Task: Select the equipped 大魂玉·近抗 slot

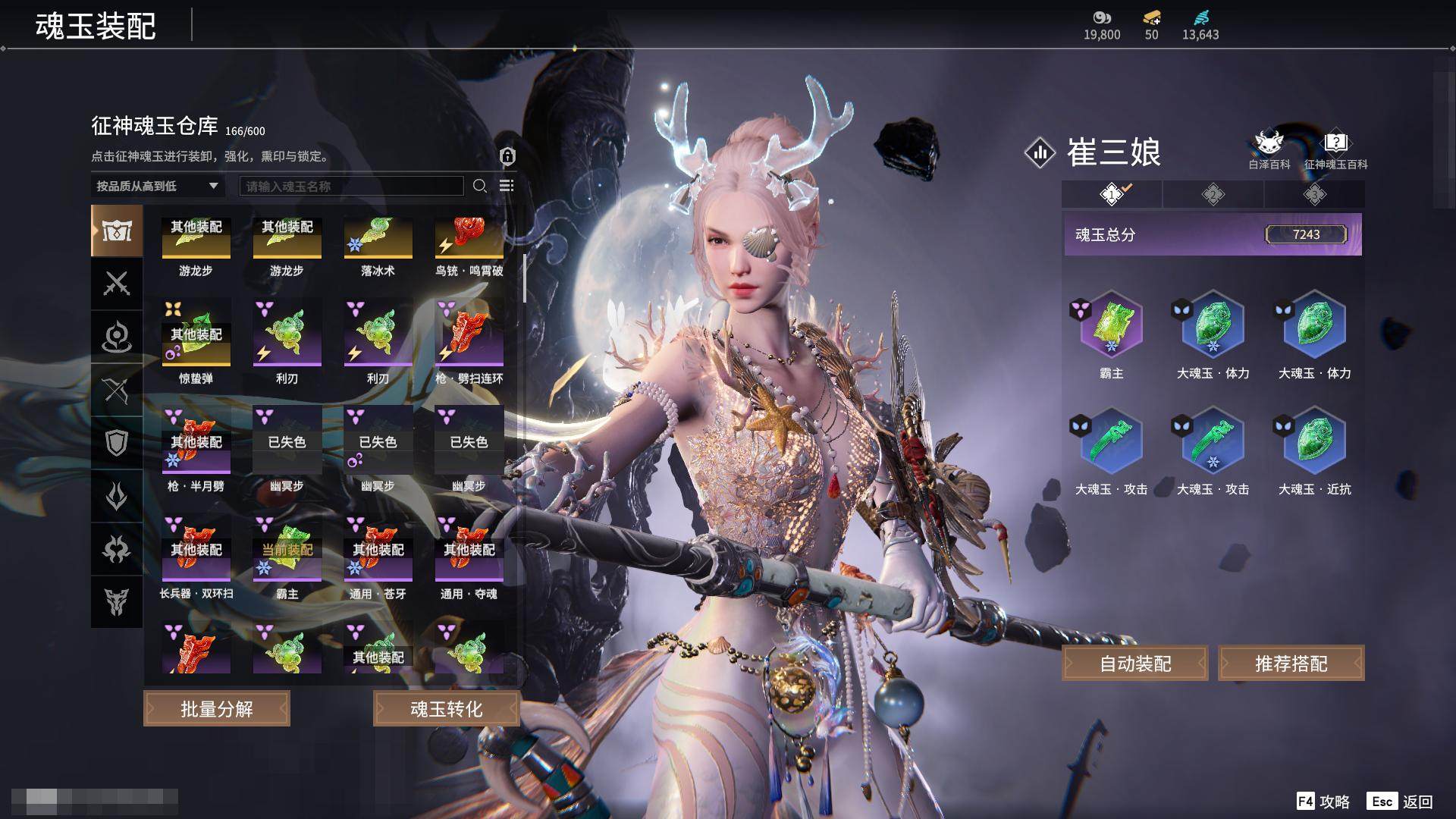Action: coord(1314,442)
